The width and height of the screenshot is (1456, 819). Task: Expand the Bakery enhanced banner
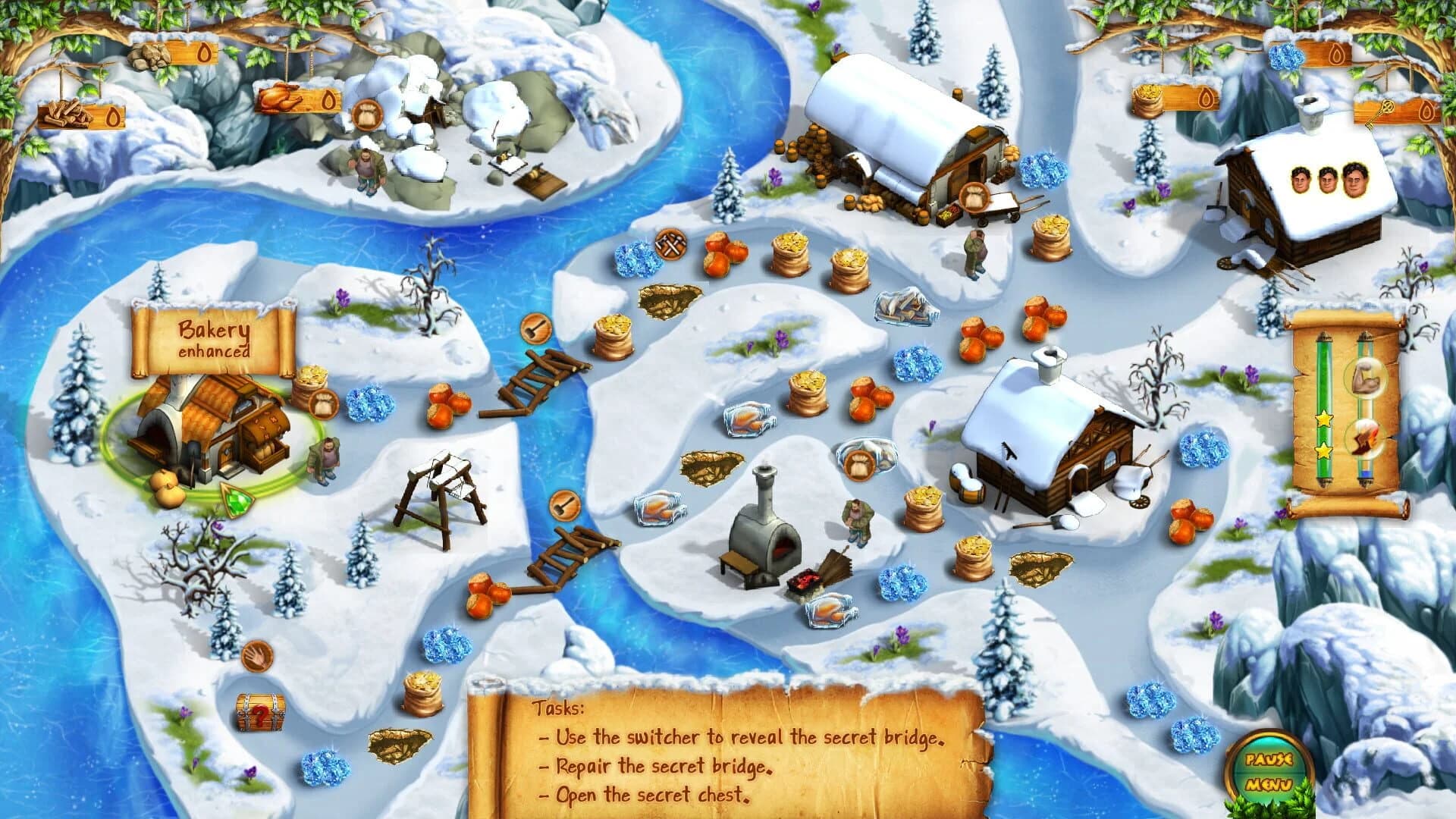(x=215, y=337)
